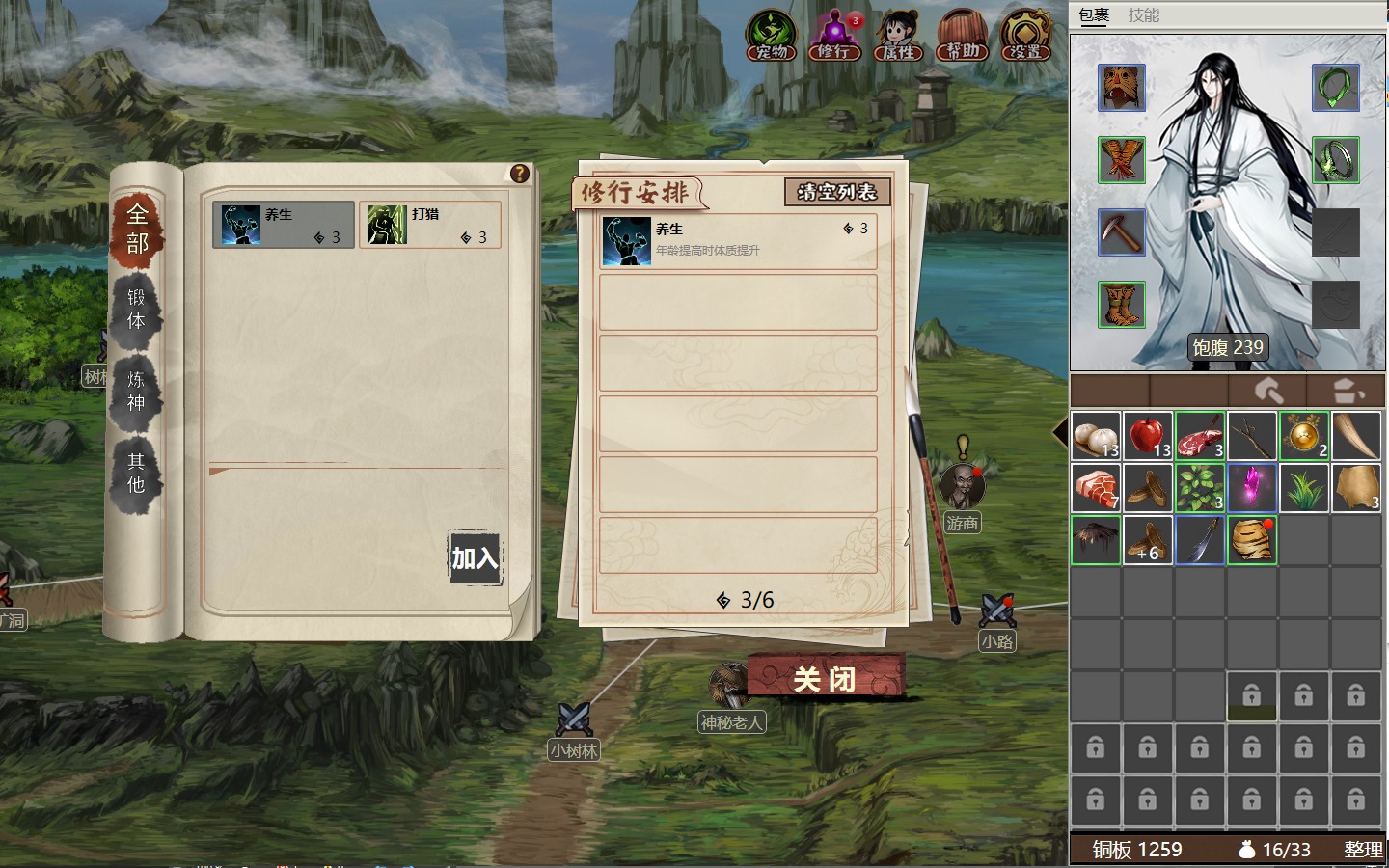Click the 清空列表 clear list button

(837, 192)
